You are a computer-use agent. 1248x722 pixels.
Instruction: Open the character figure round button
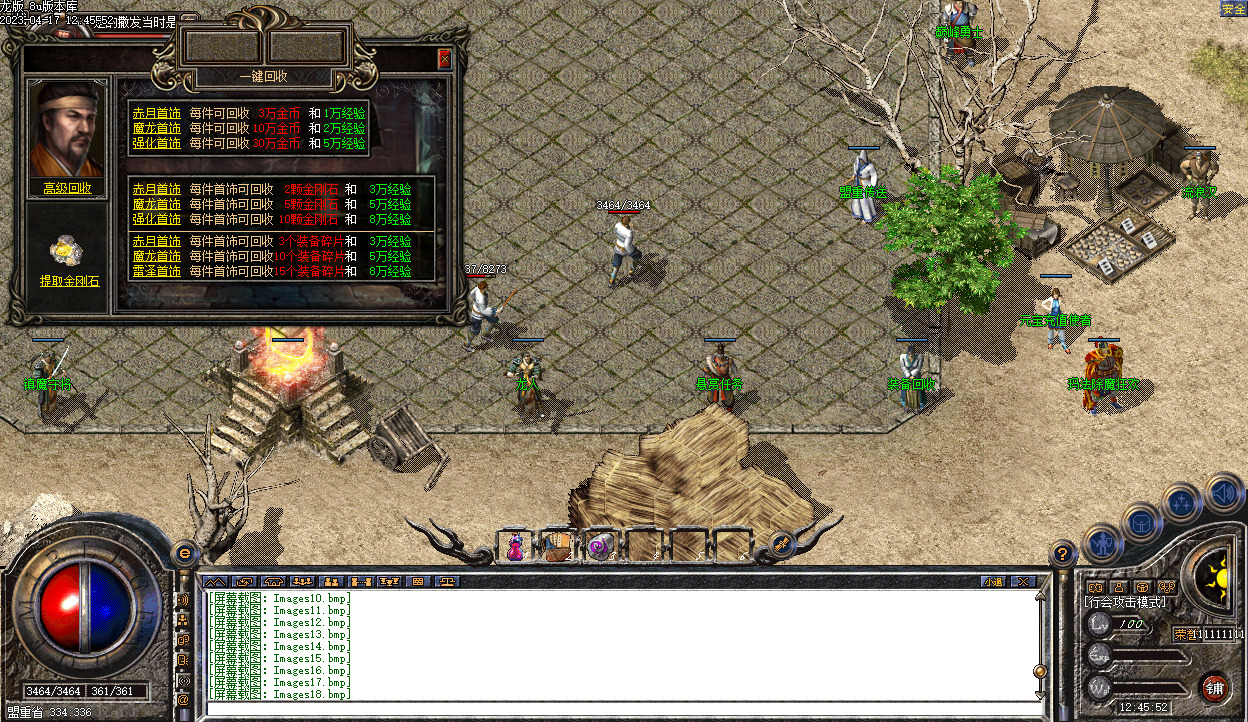[1102, 545]
